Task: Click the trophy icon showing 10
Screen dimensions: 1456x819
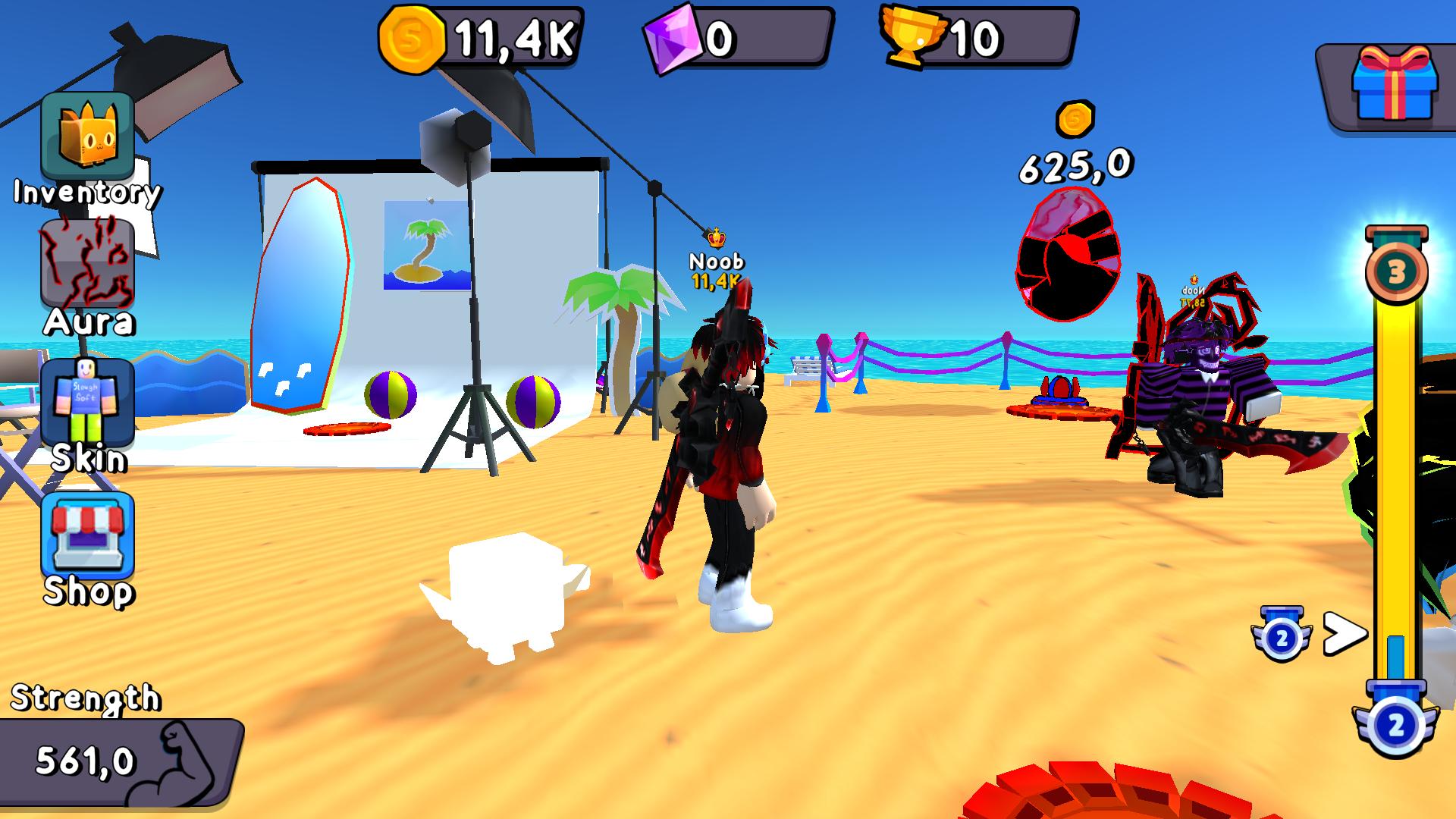Action: (915, 36)
